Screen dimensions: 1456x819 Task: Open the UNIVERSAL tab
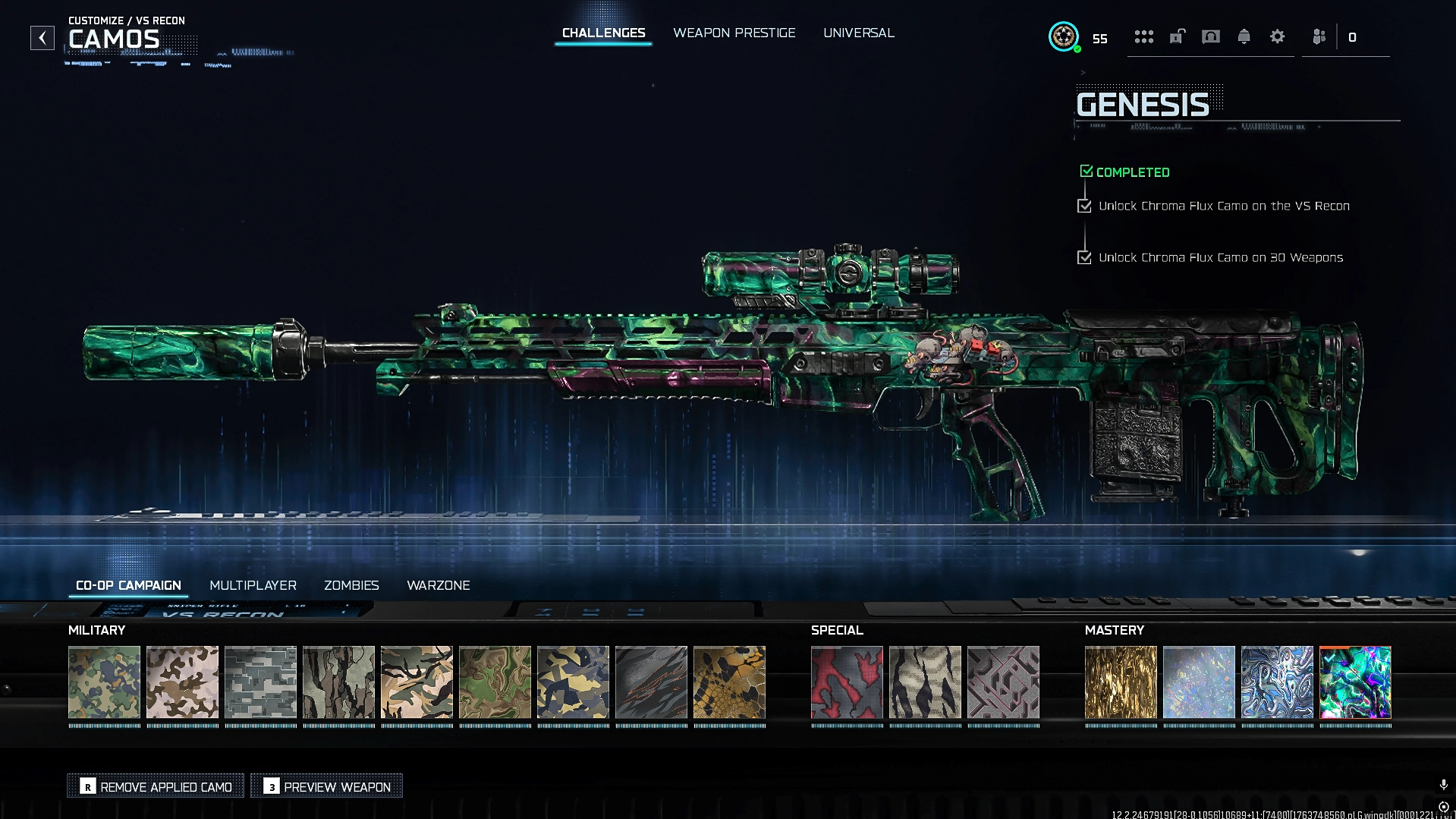[x=858, y=33]
